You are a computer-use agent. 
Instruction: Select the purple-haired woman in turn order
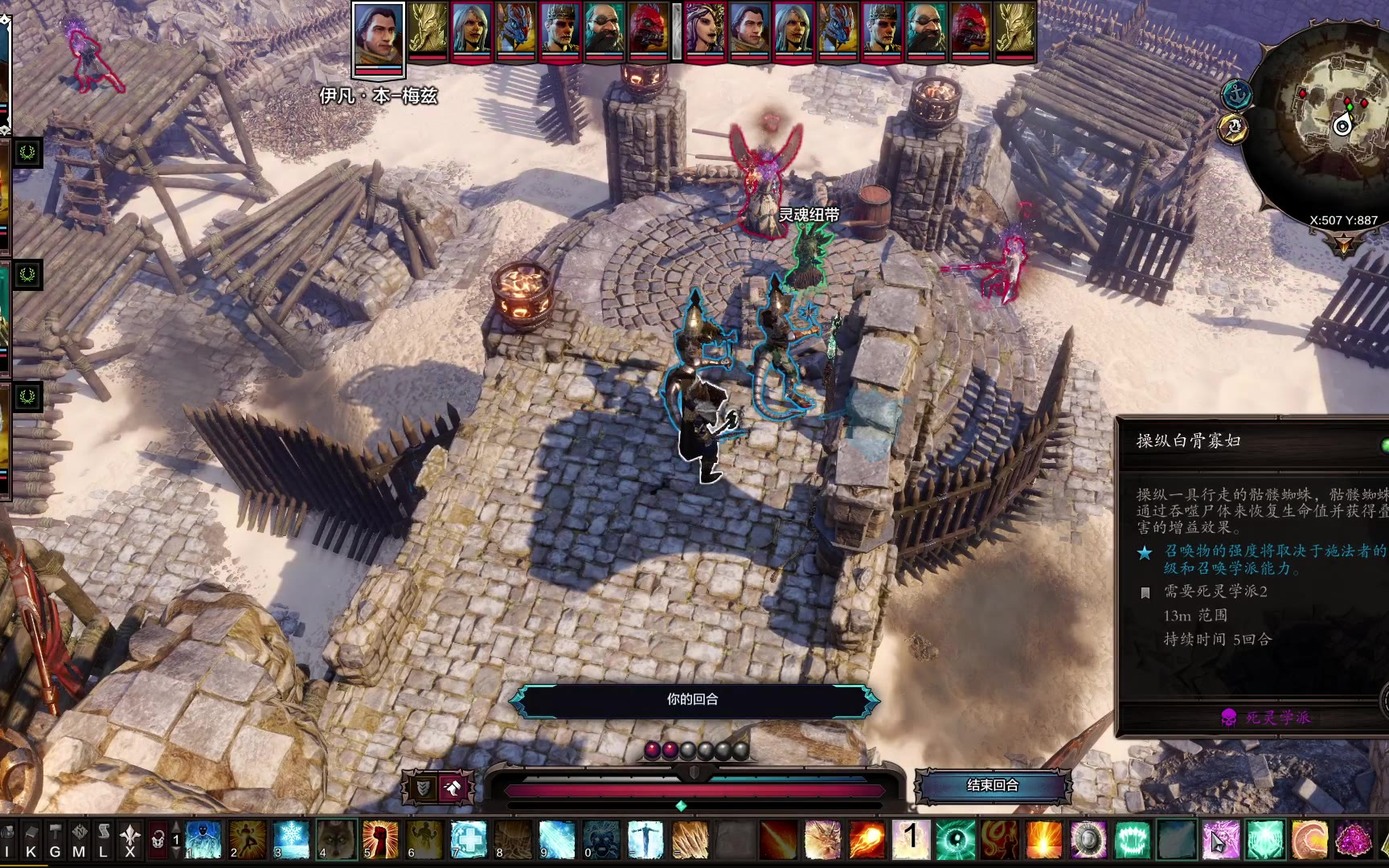[705, 31]
